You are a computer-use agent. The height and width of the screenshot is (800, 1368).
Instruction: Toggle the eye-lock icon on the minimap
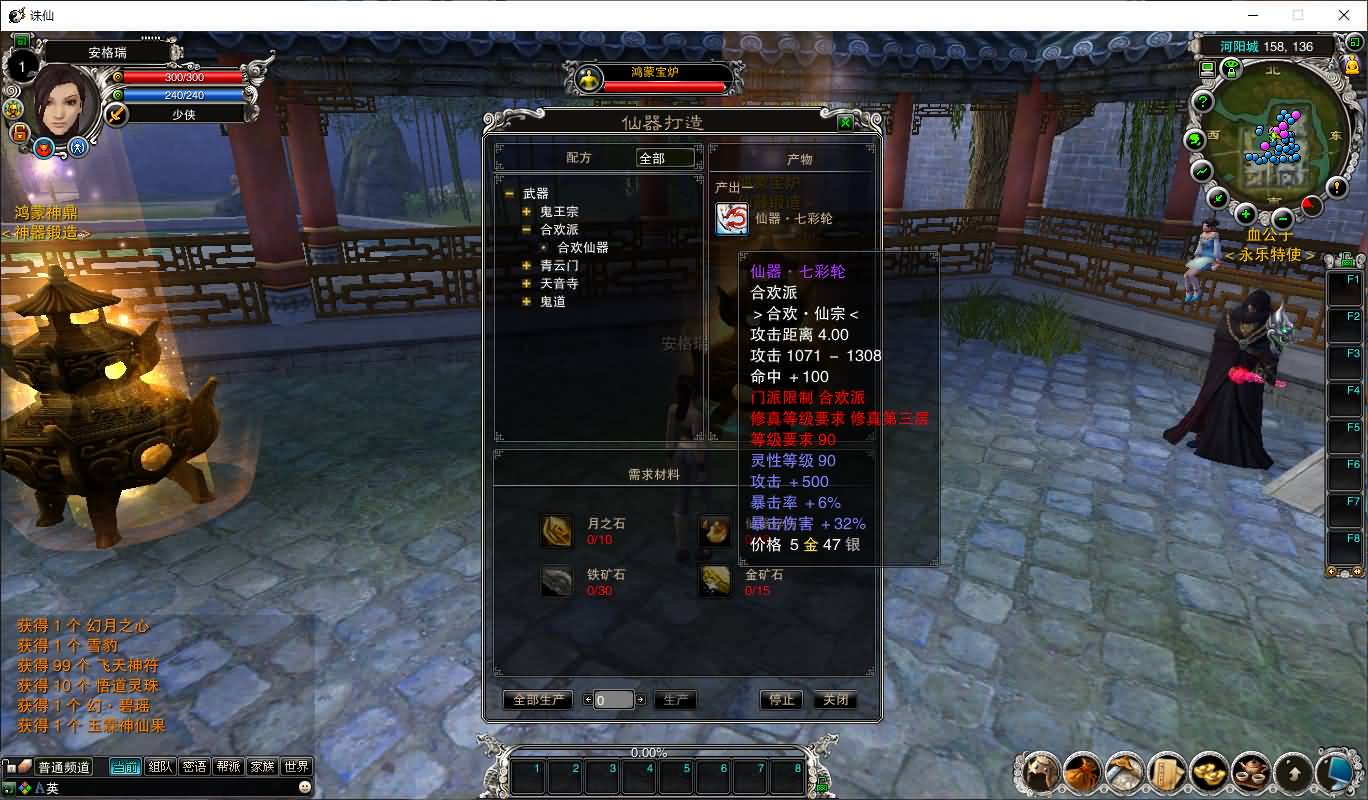click(1231, 68)
